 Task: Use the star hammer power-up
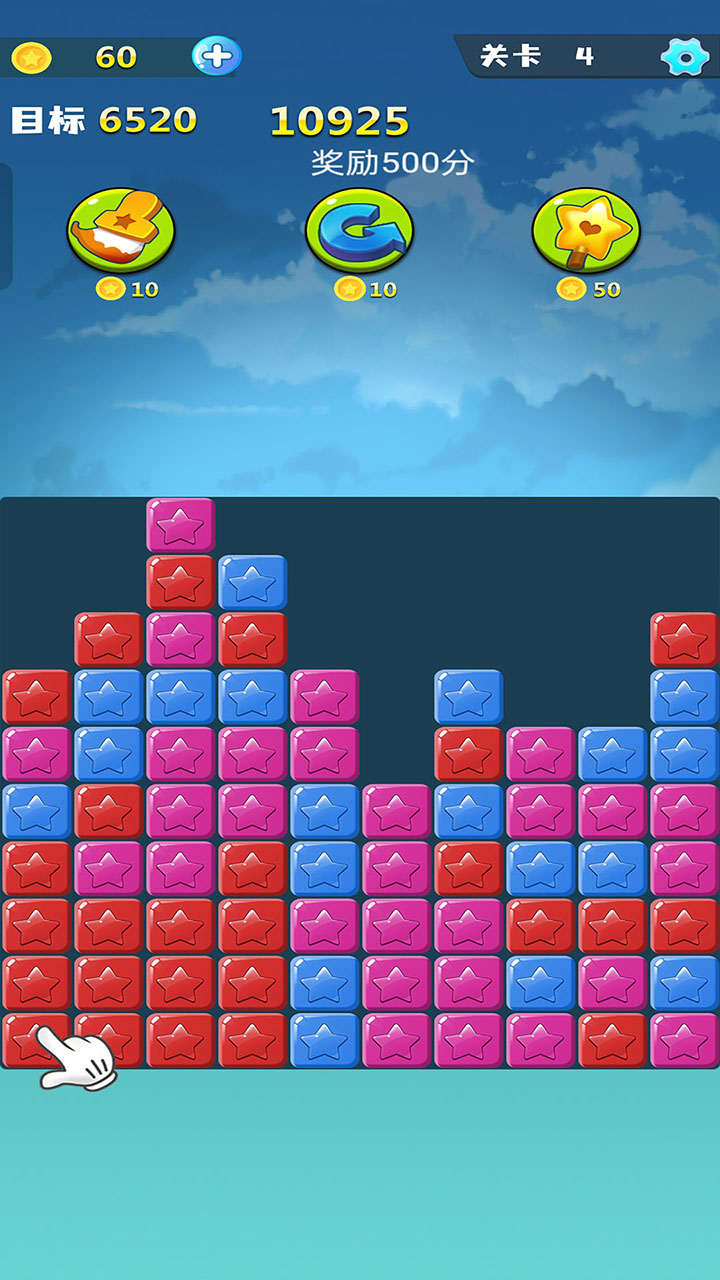coord(121,230)
